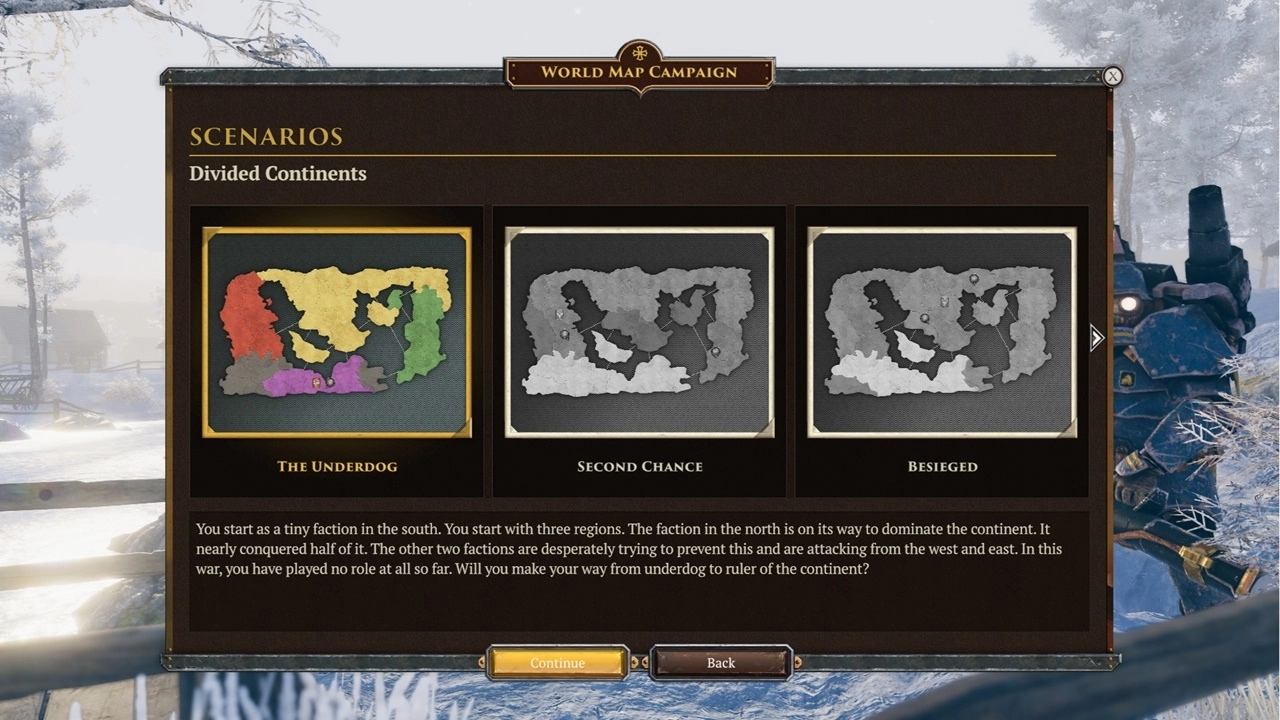The width and height of the screenshot is (1280, 720).
Task: Click the eastern map marker on Second Chance
Action: click(x=716, y=352)
